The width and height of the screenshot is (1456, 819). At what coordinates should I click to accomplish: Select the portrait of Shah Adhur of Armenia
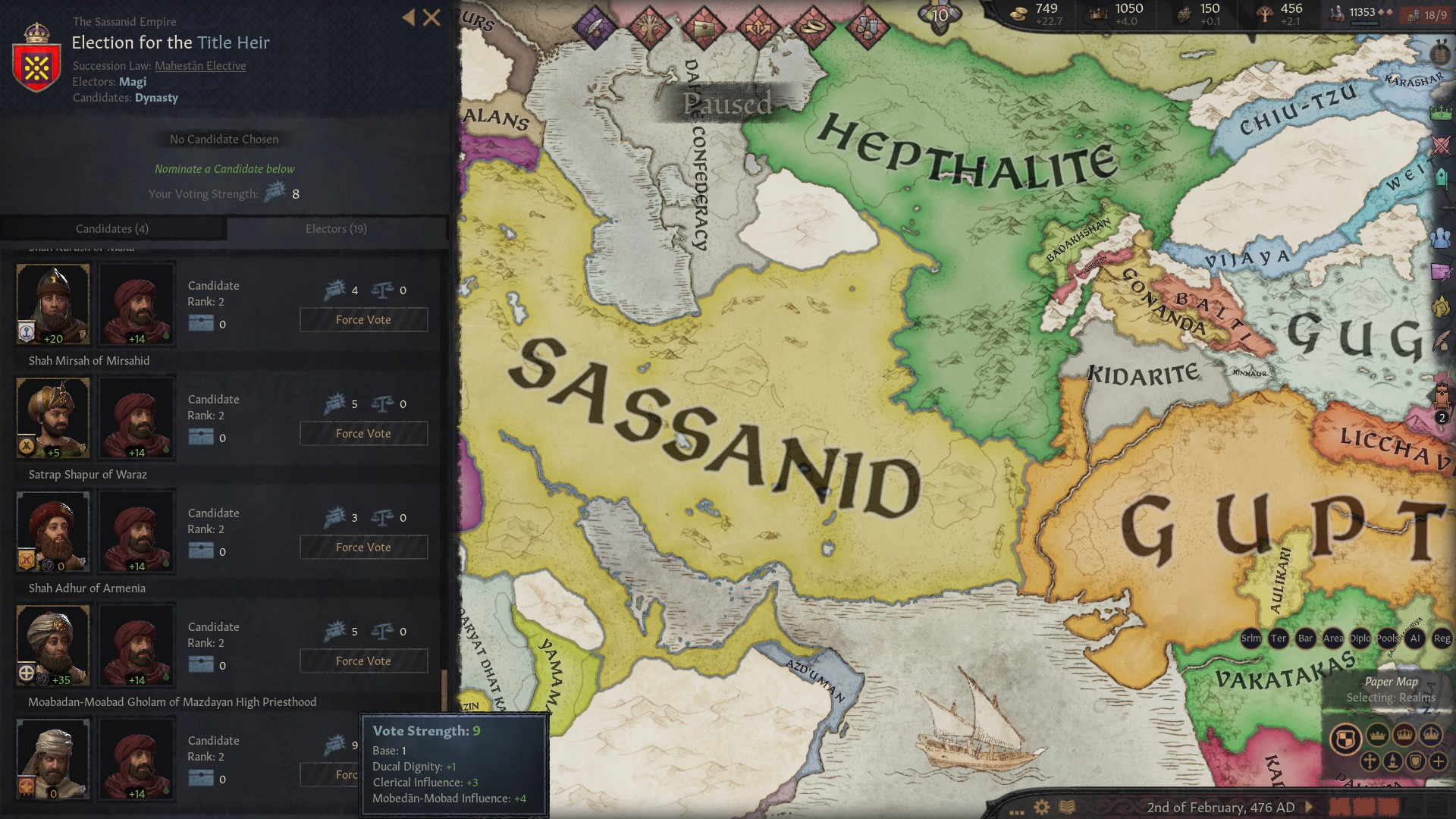coord(52,644)
